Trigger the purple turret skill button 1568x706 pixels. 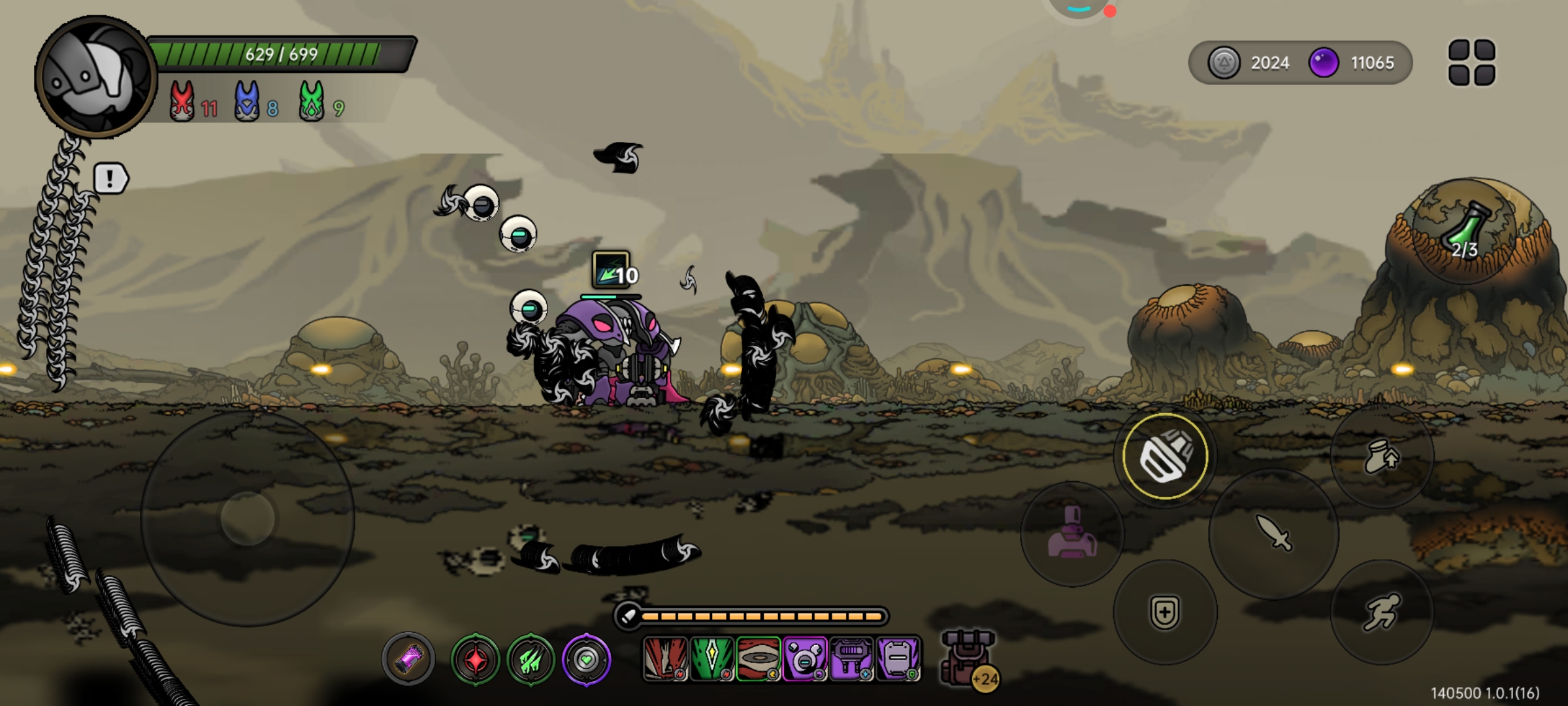click(x=1071, y=533)
